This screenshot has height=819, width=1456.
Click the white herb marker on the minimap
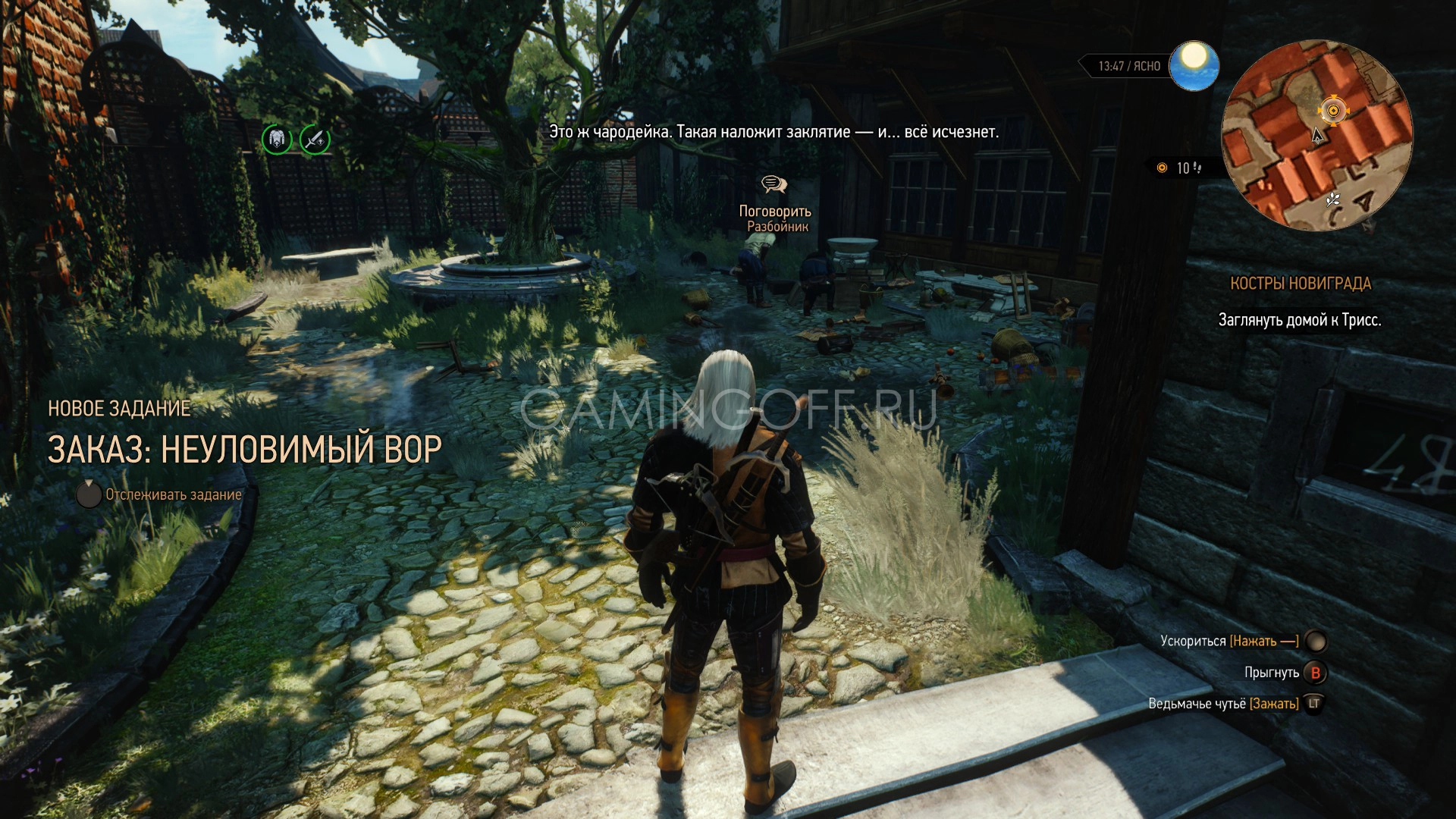(x=1332, y=199)
